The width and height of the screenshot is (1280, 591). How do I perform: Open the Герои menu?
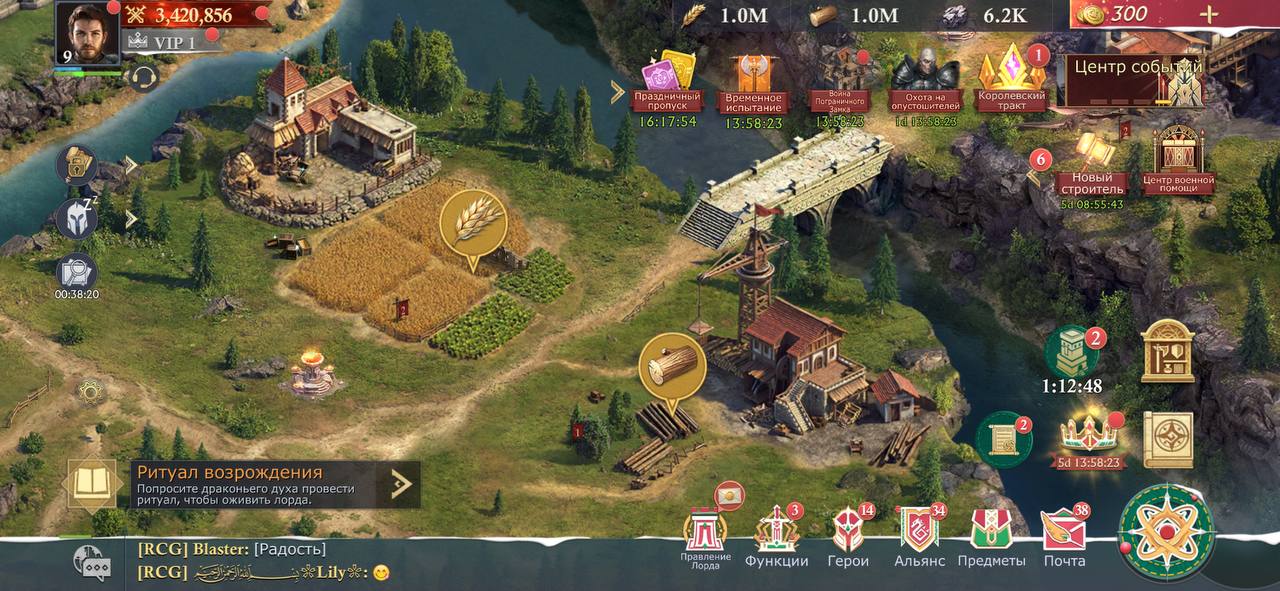(848, 537)
